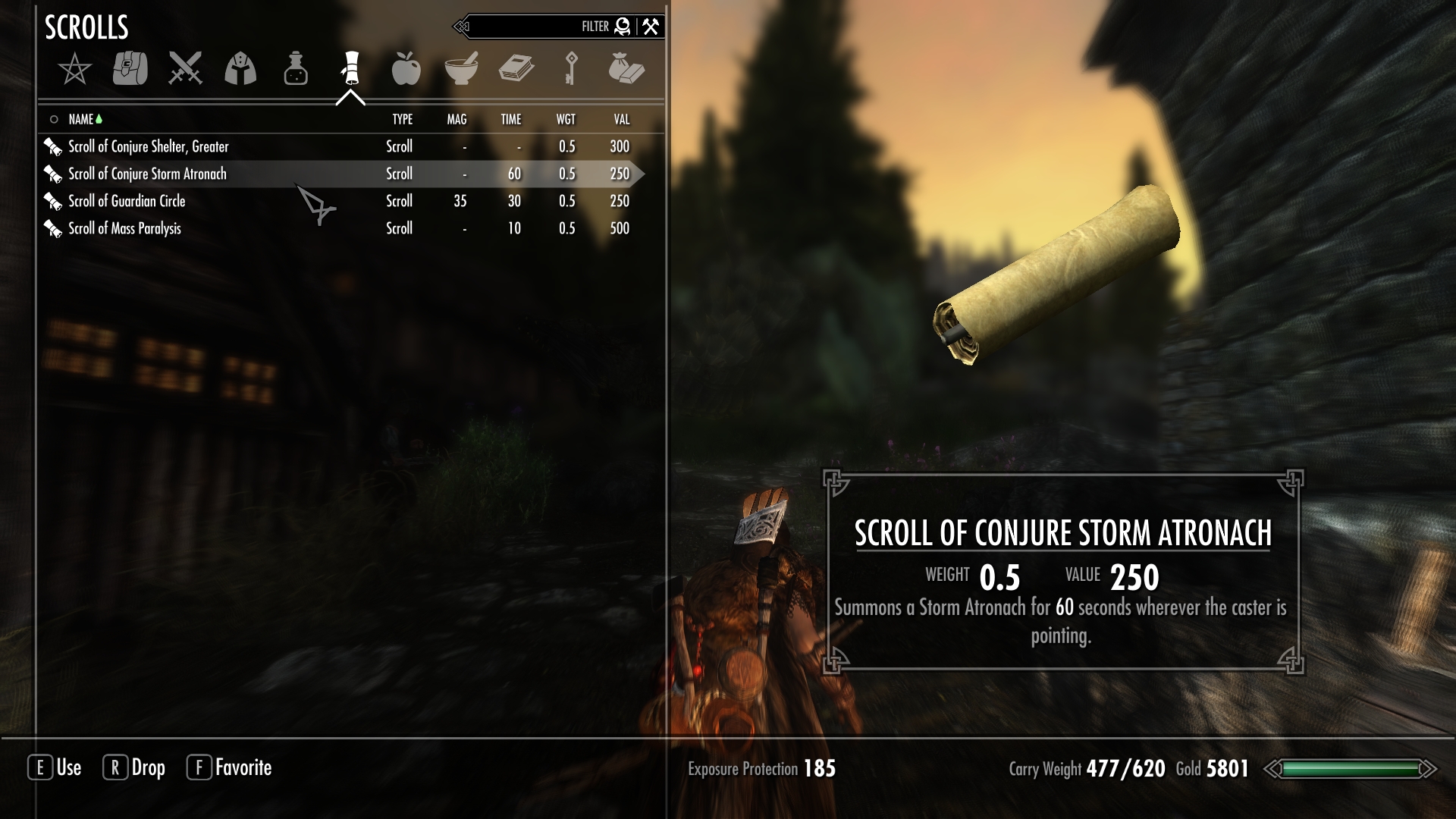Open the Favorites star category
The width and height of the screenshot is (1456, 819).
[74, 70]
